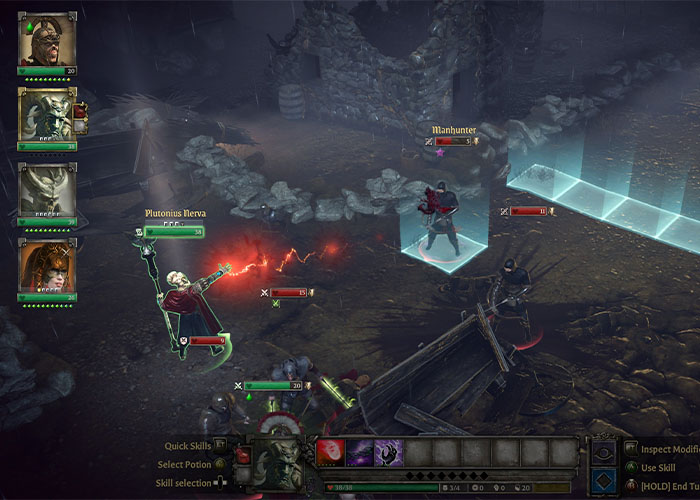Select the helmeted warrior party portrait
This screenshot has height=500, width=700.
point(47,40)
